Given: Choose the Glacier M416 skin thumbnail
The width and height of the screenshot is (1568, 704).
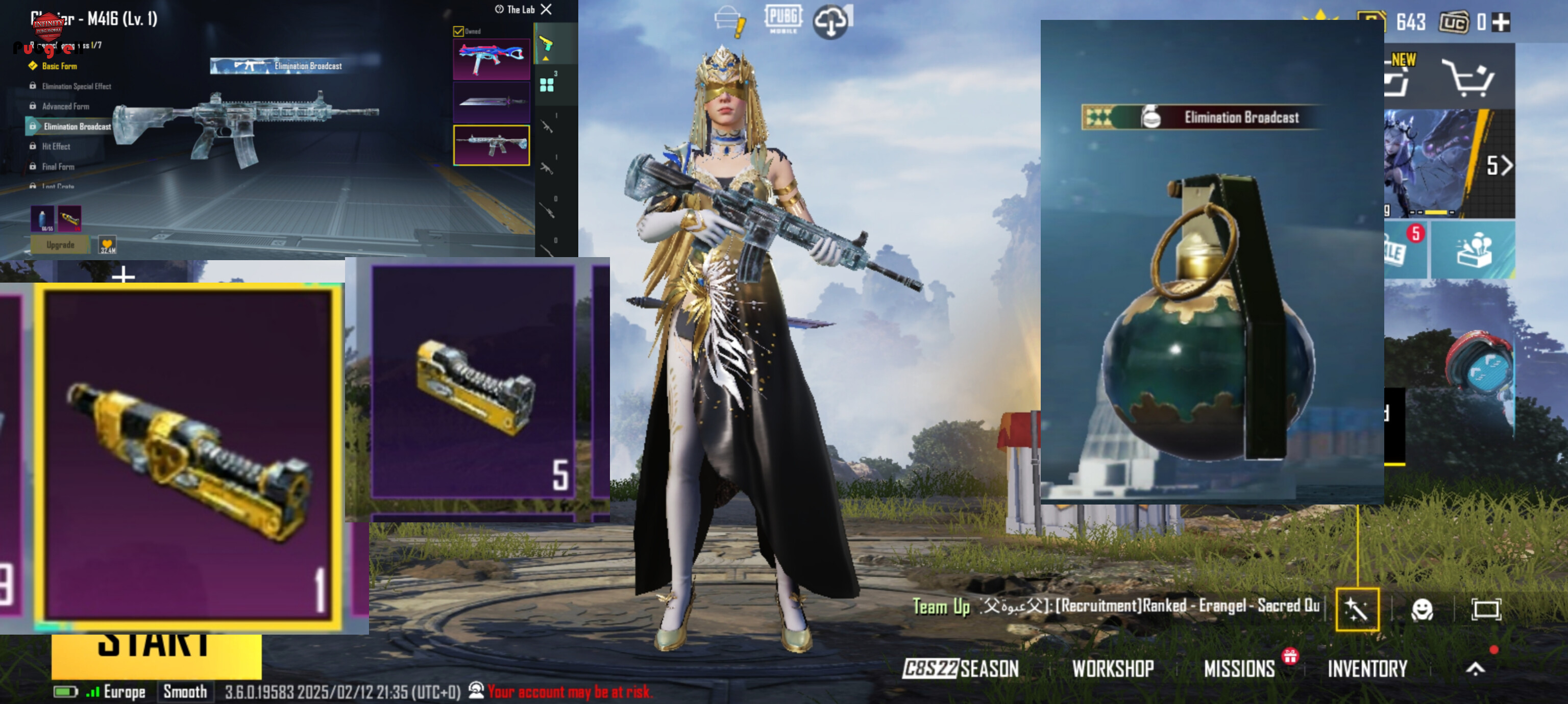Looking at the screenshot, I should (491, 145).
